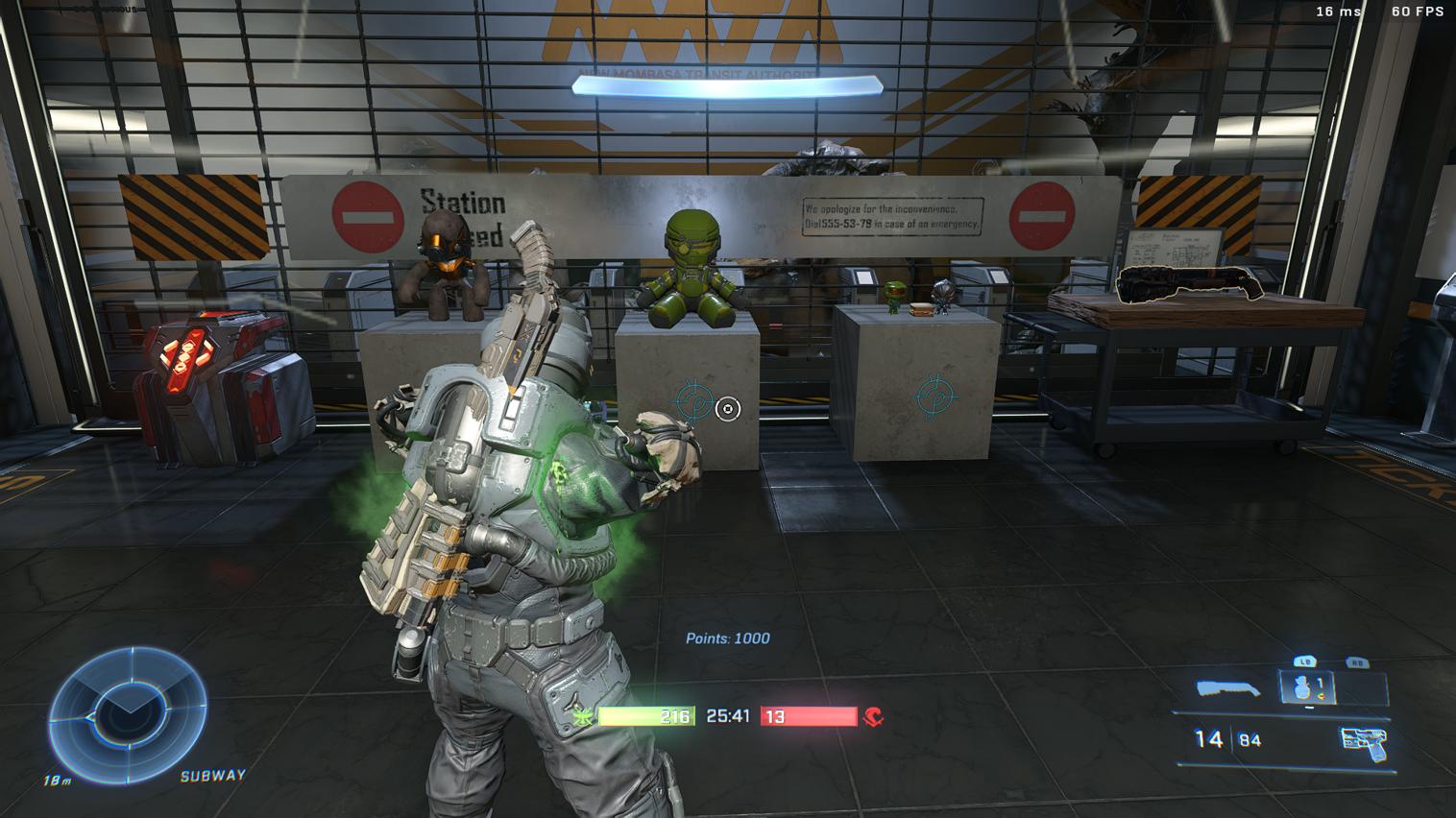The height and width of the screenshot is (818, 1456).
Task: Select the no-entry sign left of Station text
Action: (368, 216)
